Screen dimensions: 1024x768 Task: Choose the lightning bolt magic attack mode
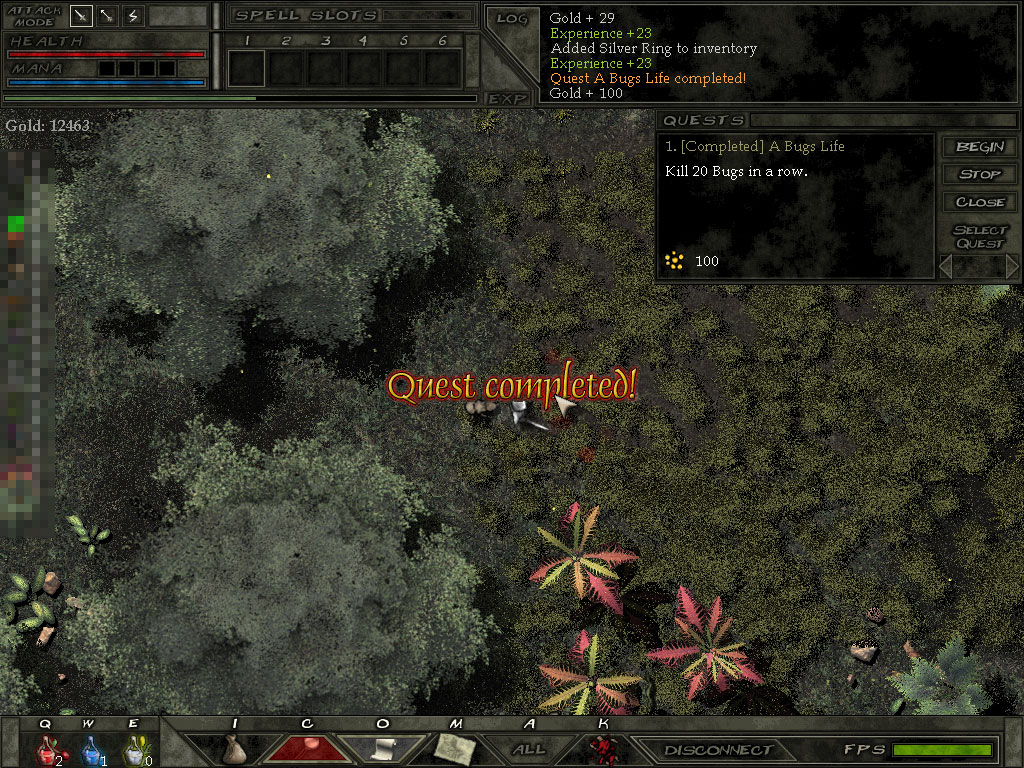(x=133, y=16)
